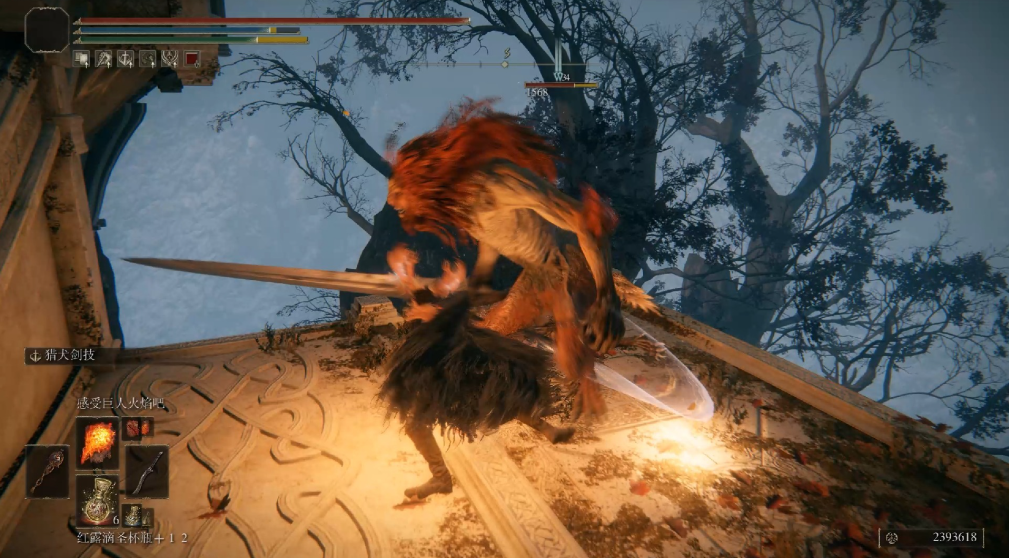
Task: Click the small next-spell preview icon
Action: (138, 428)
